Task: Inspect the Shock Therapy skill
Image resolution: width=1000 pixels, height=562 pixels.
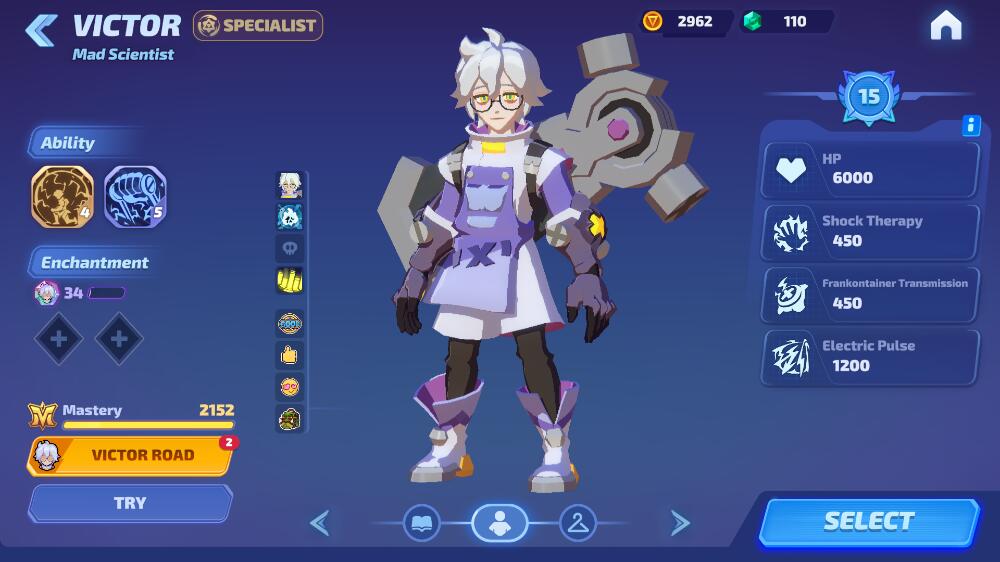Action: [x=870, y=231]
